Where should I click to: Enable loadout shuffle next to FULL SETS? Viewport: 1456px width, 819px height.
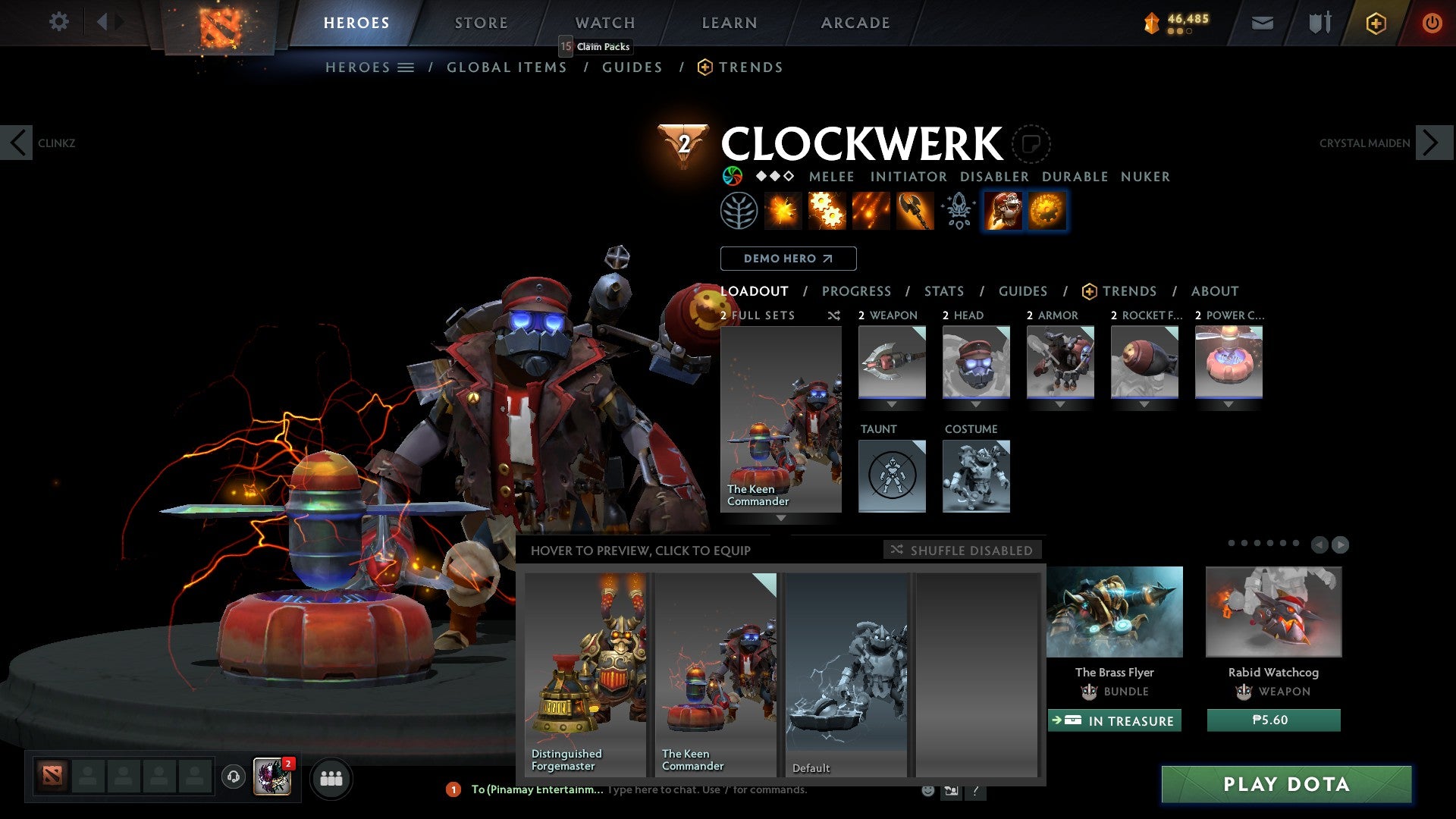(x=834, y=315)
